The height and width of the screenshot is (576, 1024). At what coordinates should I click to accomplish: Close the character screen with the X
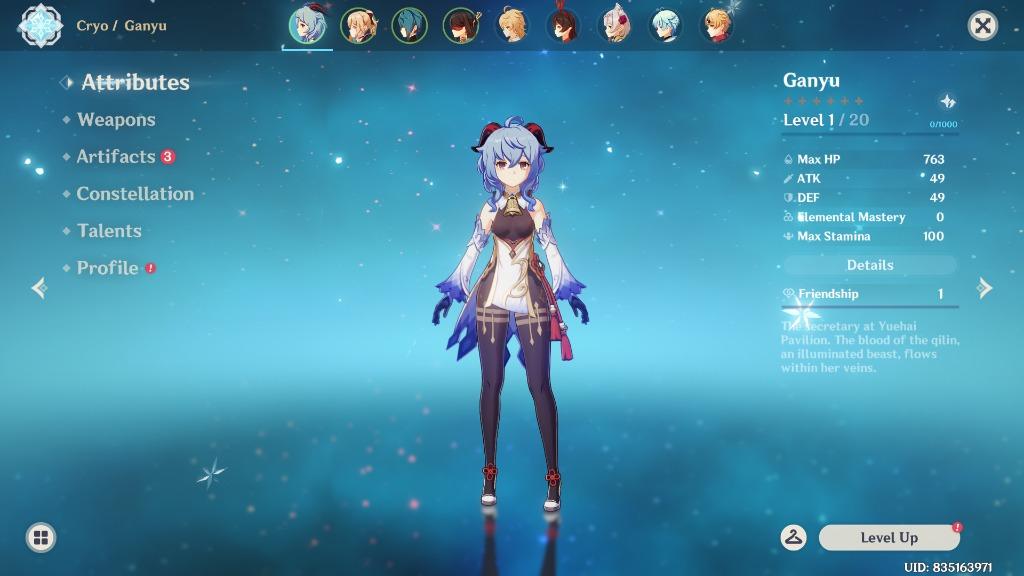pos(983,26)
